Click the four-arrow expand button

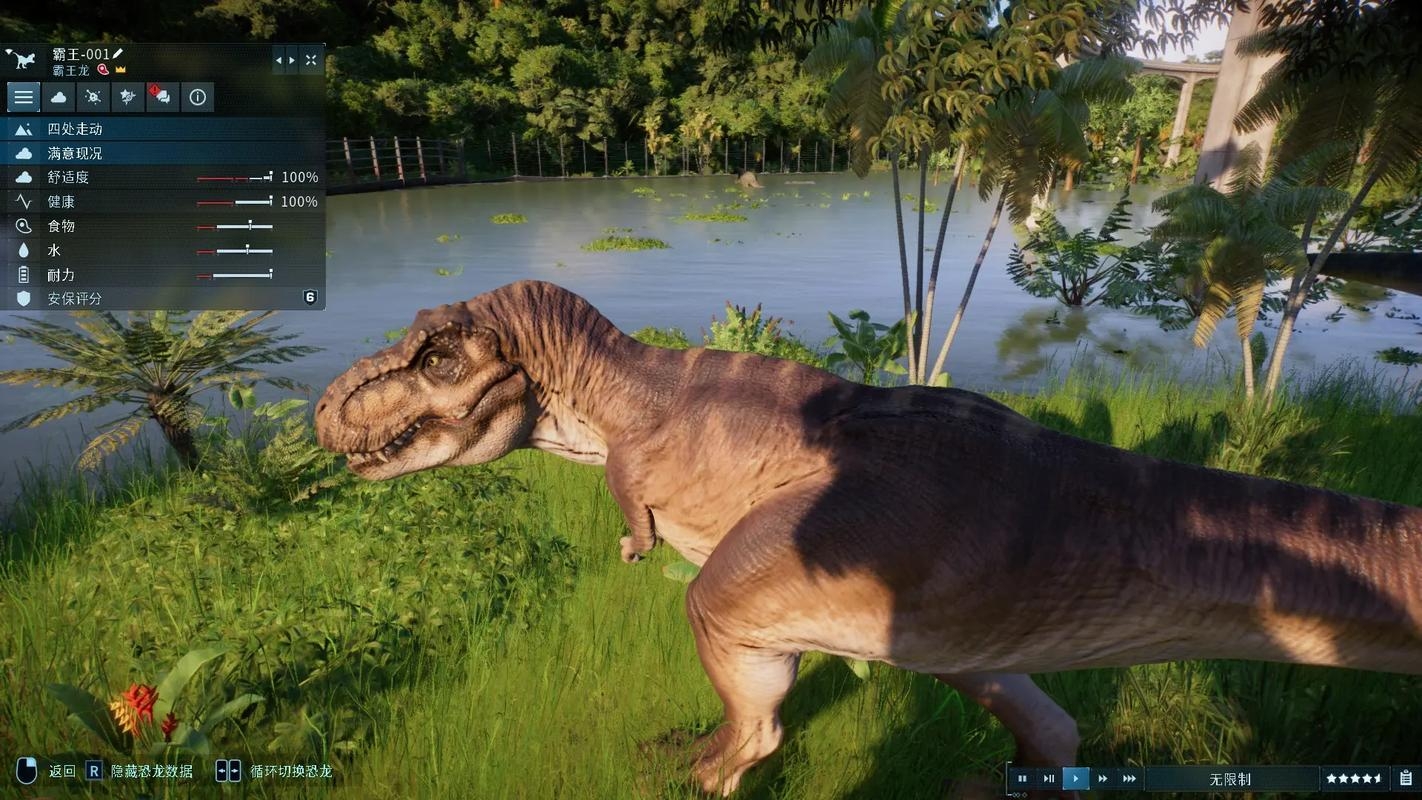(311, 60)
